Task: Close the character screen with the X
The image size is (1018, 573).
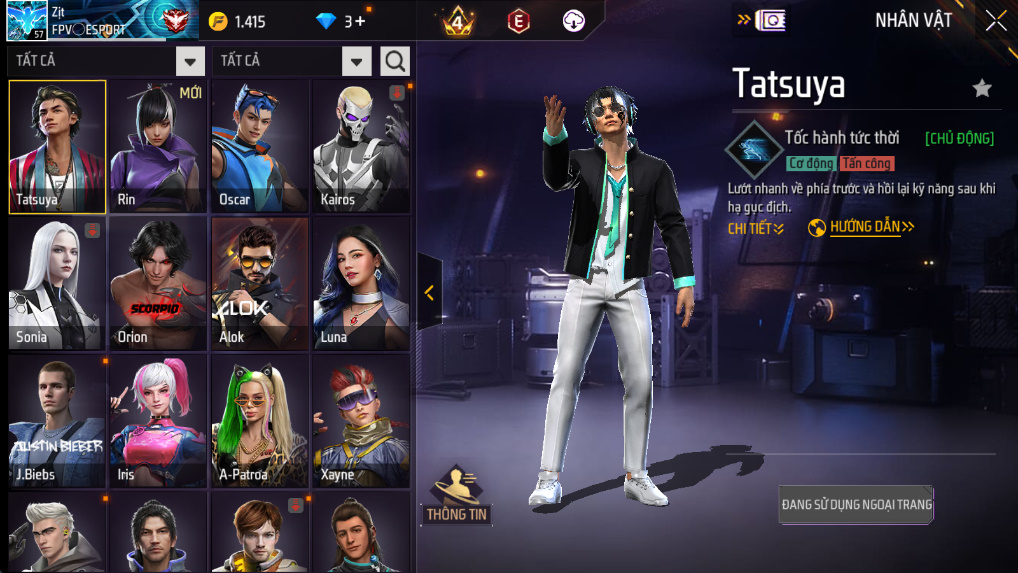Action: [996, 21]
